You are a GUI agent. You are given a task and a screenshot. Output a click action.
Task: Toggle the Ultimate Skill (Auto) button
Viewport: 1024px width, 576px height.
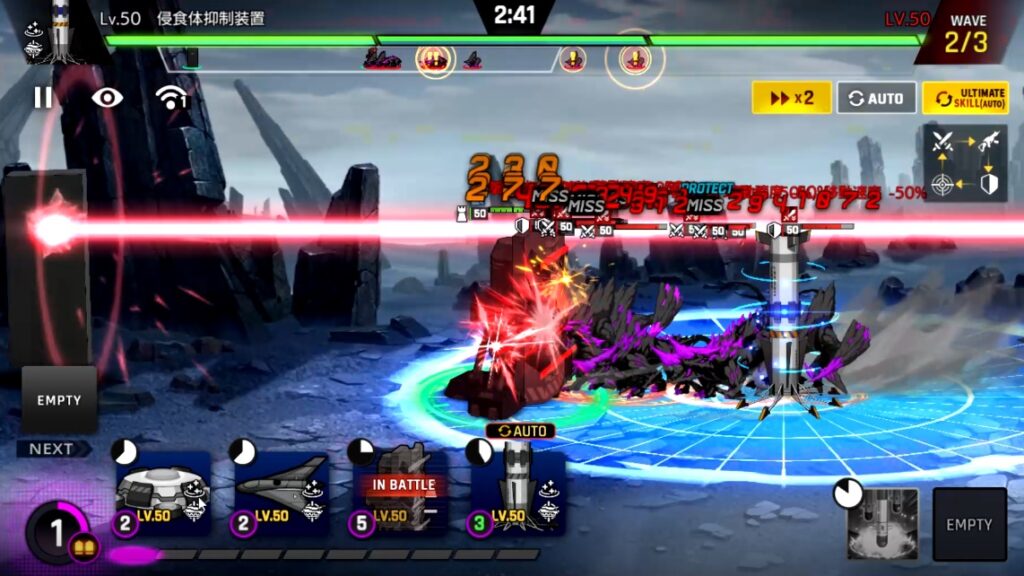tap(965, 98)
